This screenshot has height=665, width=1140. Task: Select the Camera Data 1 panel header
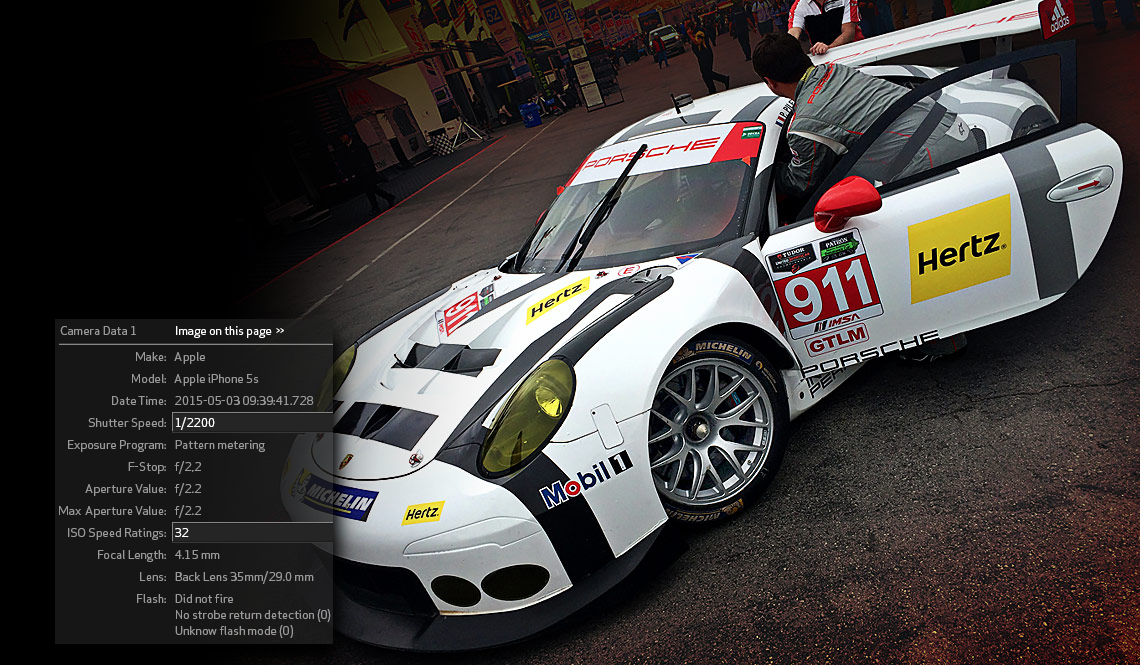click(x=98, y=331)
